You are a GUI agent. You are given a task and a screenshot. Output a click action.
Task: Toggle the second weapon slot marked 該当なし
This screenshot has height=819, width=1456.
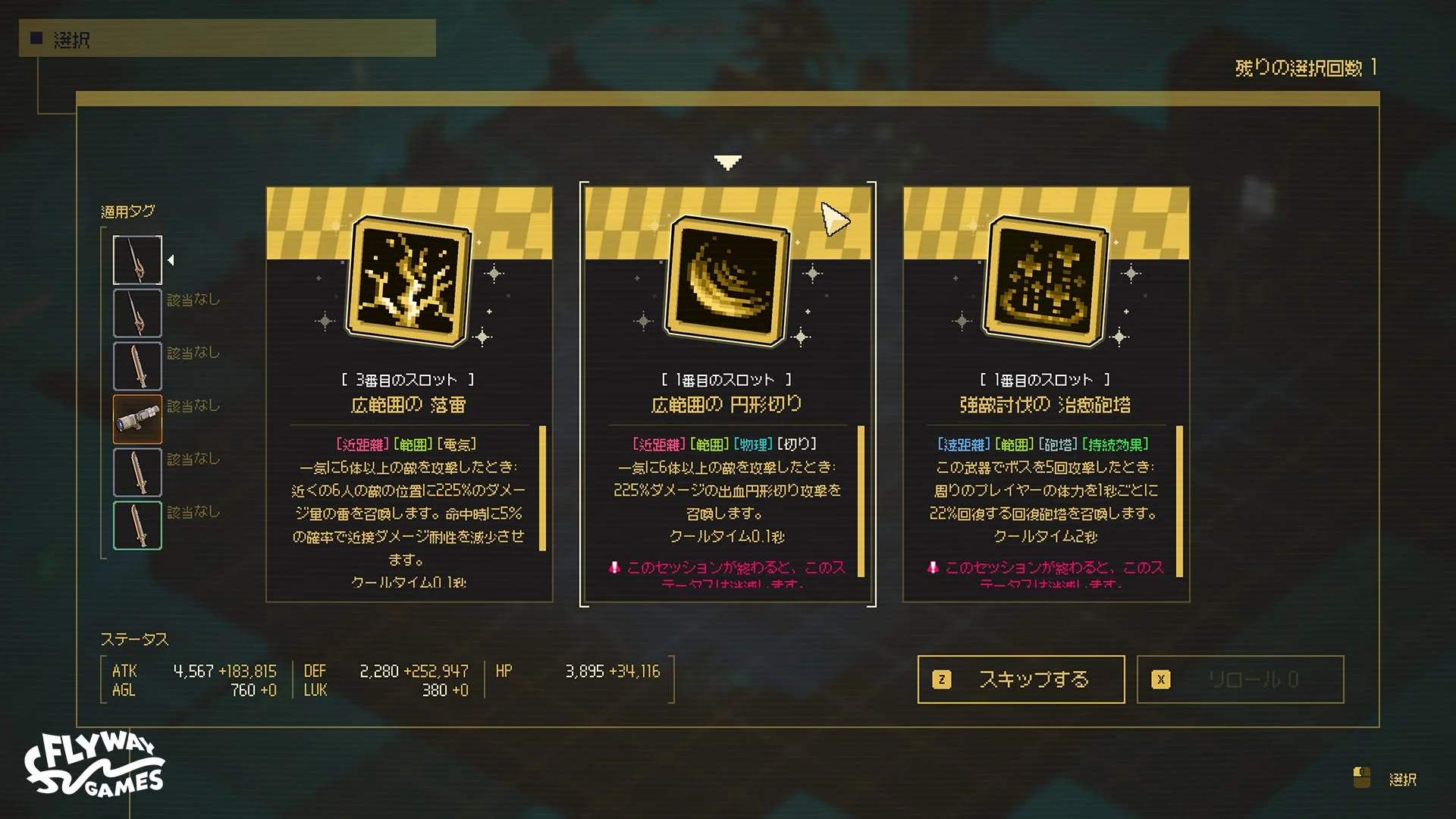coord(137,312)
